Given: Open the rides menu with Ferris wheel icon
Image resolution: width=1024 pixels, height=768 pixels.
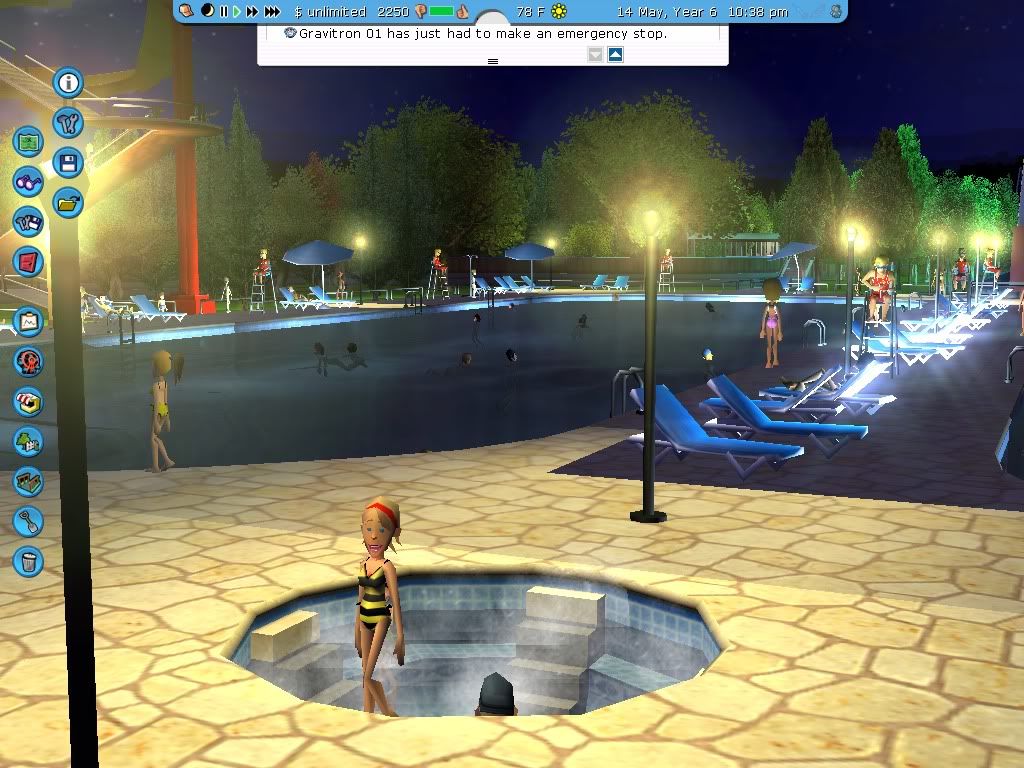Looking at the screenshot, I should pyautogui.click(x=28, y=361).
